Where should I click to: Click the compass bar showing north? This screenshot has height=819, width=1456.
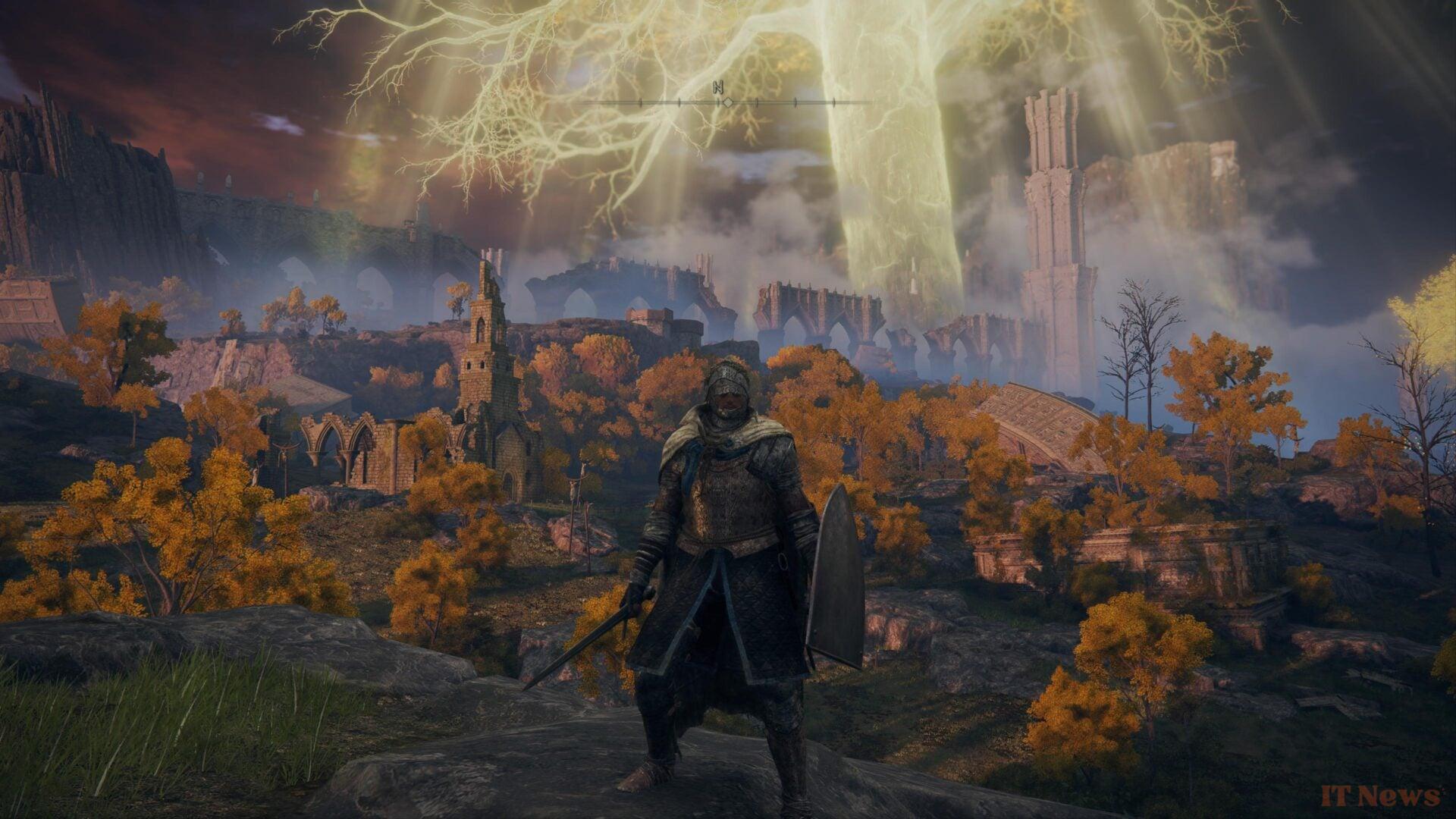[726, 101]
